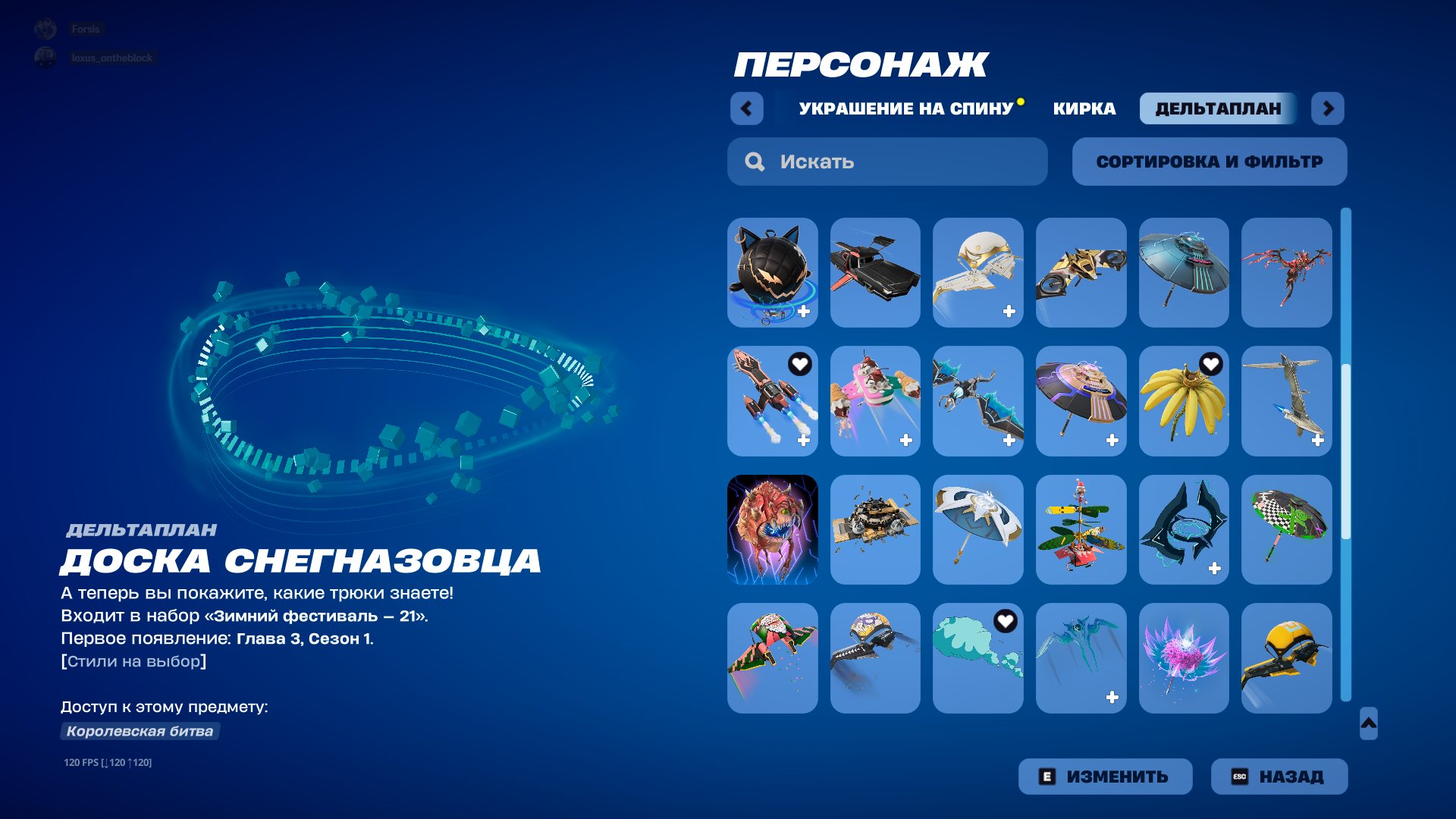Select the black car glider
This screenshot has width=1456, height=819.
pos(875,272)
